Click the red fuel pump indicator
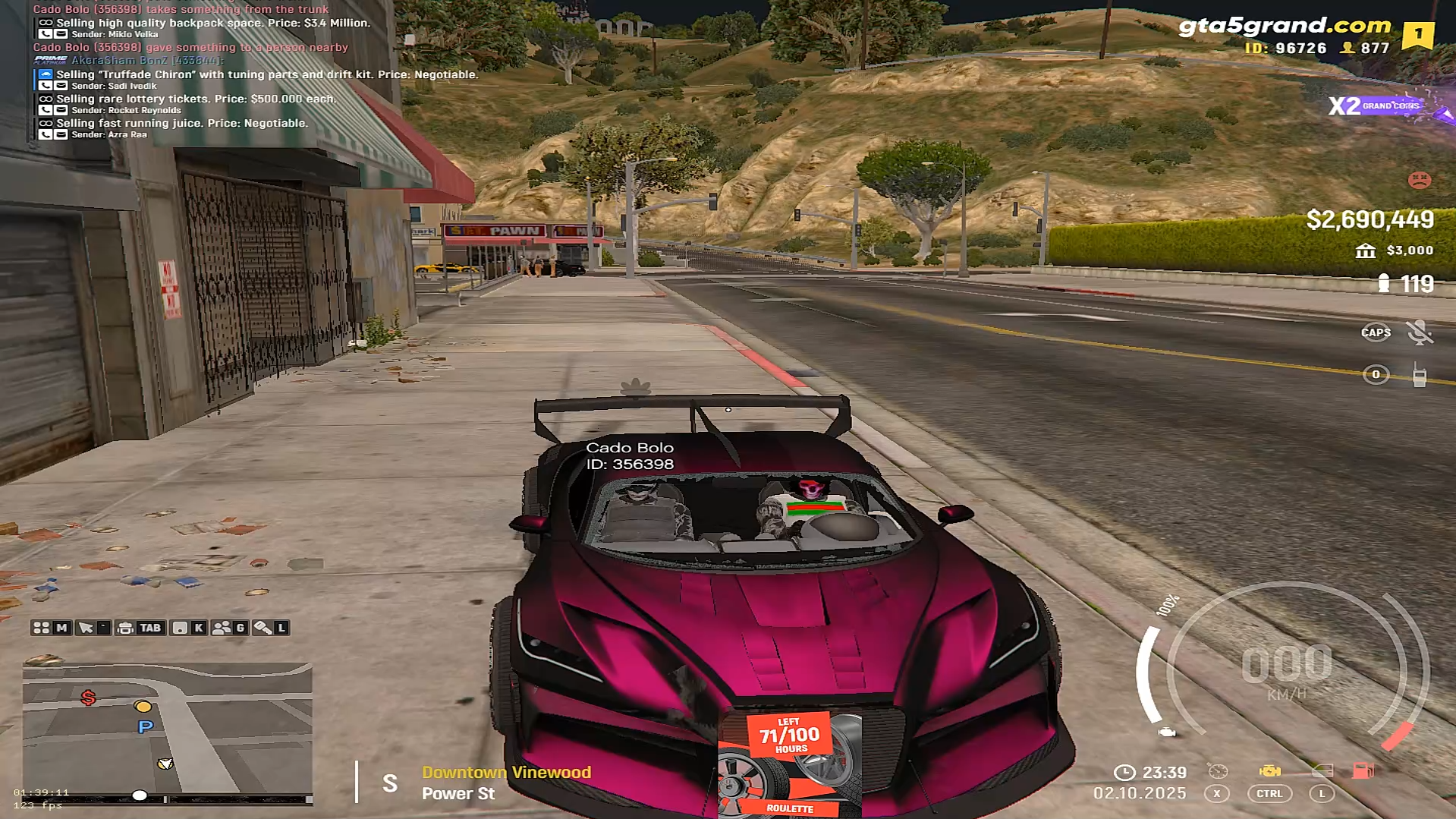Screen dimensions: 1456x819 (1363, 771)
